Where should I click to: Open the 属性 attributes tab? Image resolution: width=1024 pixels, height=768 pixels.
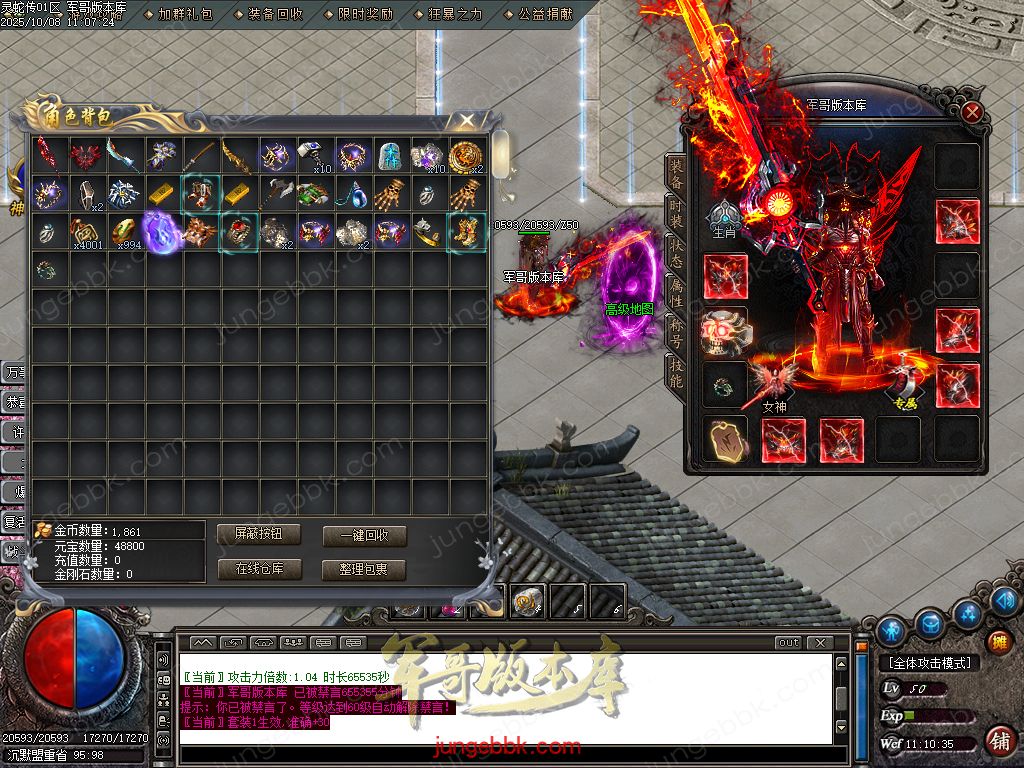click(x=676, y=292)
